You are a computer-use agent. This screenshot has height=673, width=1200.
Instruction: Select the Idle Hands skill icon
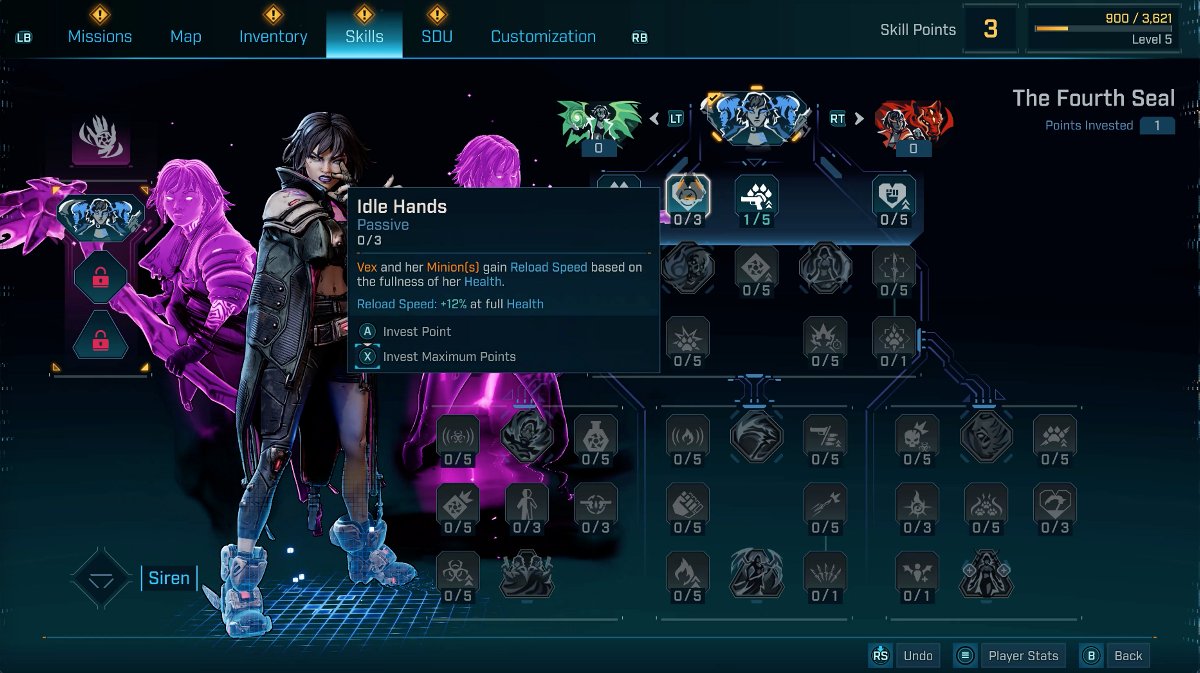(x=688, y=196)
